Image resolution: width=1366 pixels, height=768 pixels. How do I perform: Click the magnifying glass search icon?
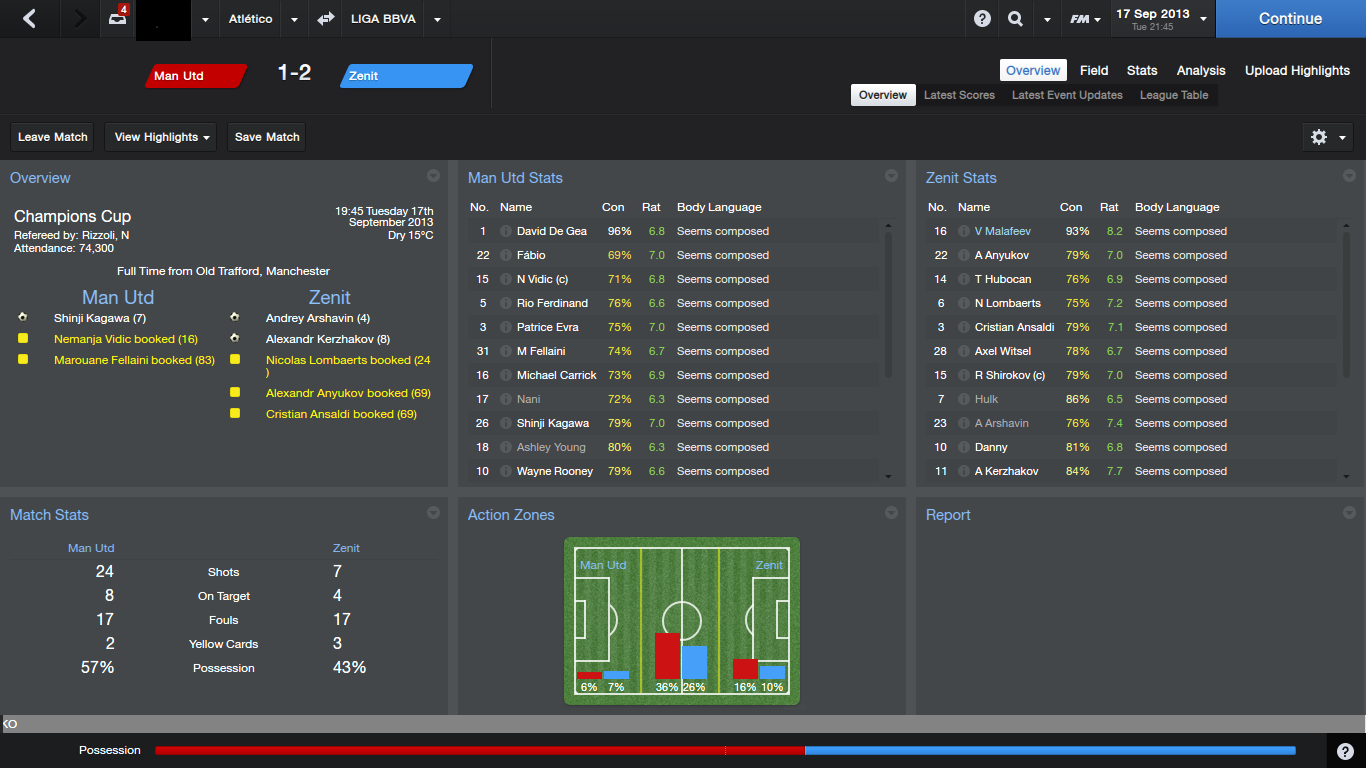tap(1015, 19)
